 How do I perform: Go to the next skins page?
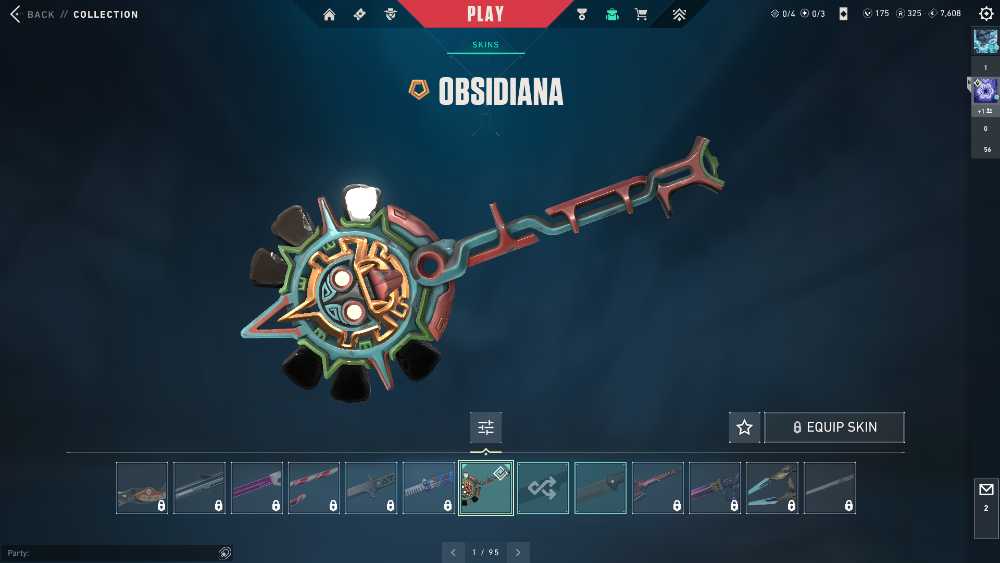click(518, 552)
